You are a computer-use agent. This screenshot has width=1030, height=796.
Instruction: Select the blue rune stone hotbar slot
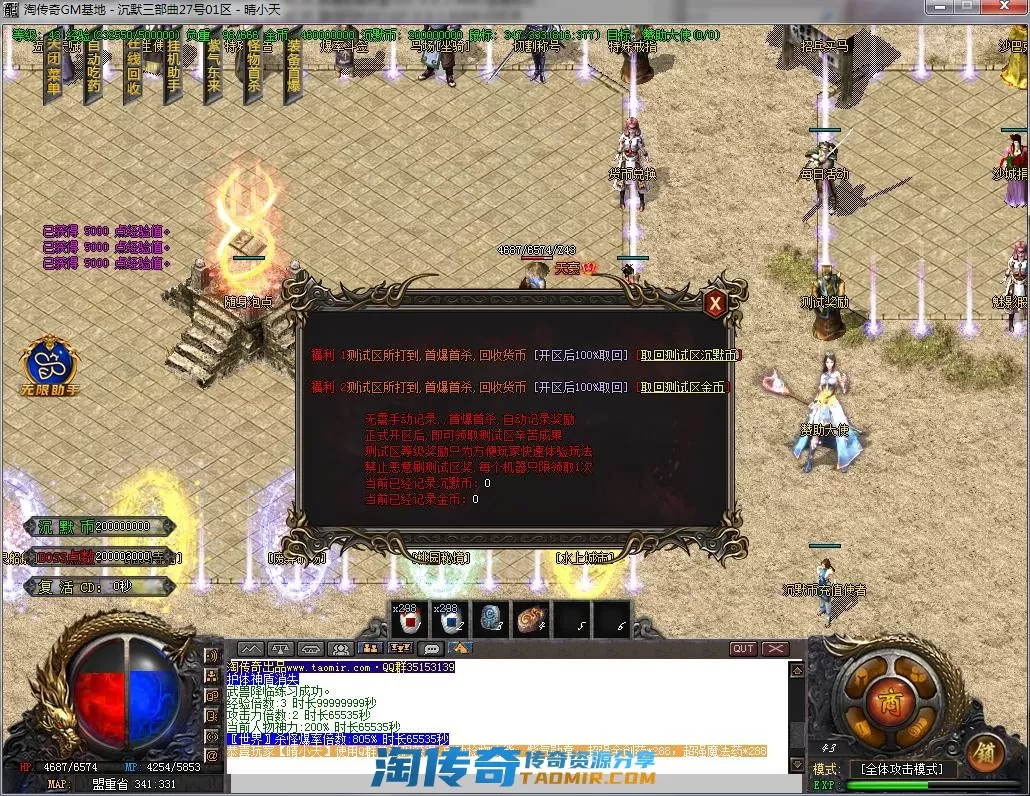pos(491,621)
